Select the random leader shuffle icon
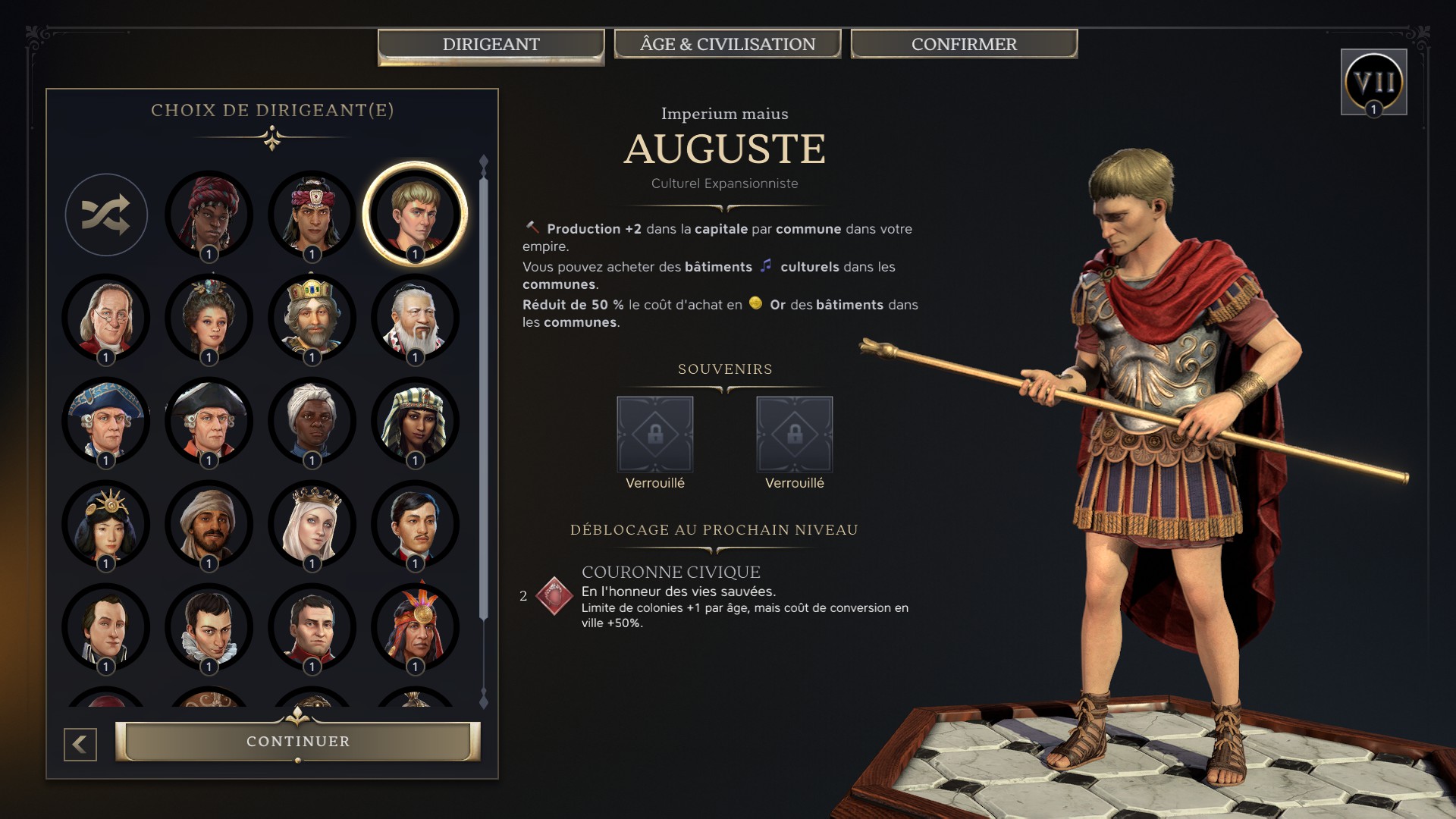Viewport: 1456px width, 819px height. click(x=106, y=215)
